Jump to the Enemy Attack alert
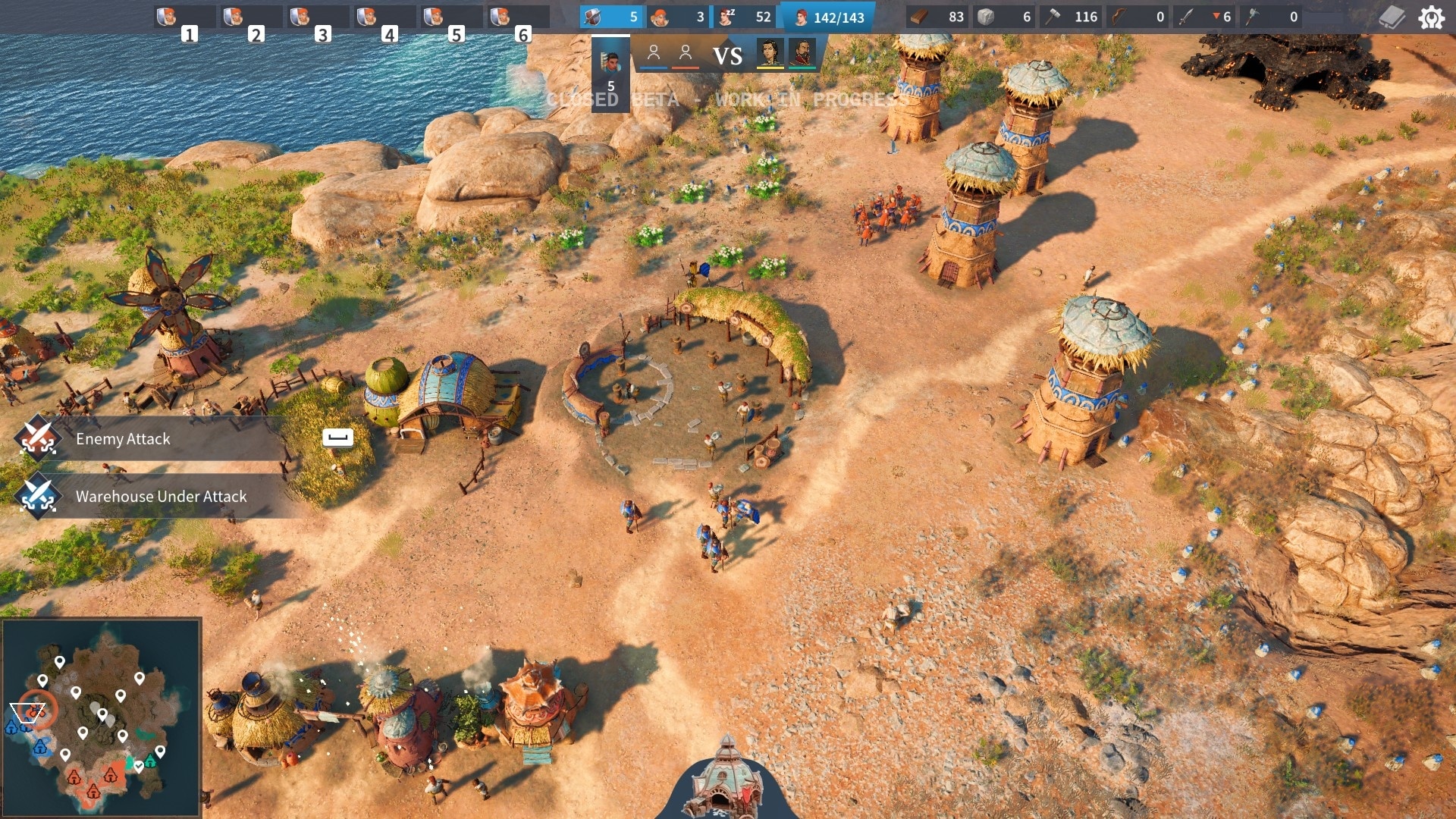Viewport: 1456px width, 819px height. coord(123,439)
